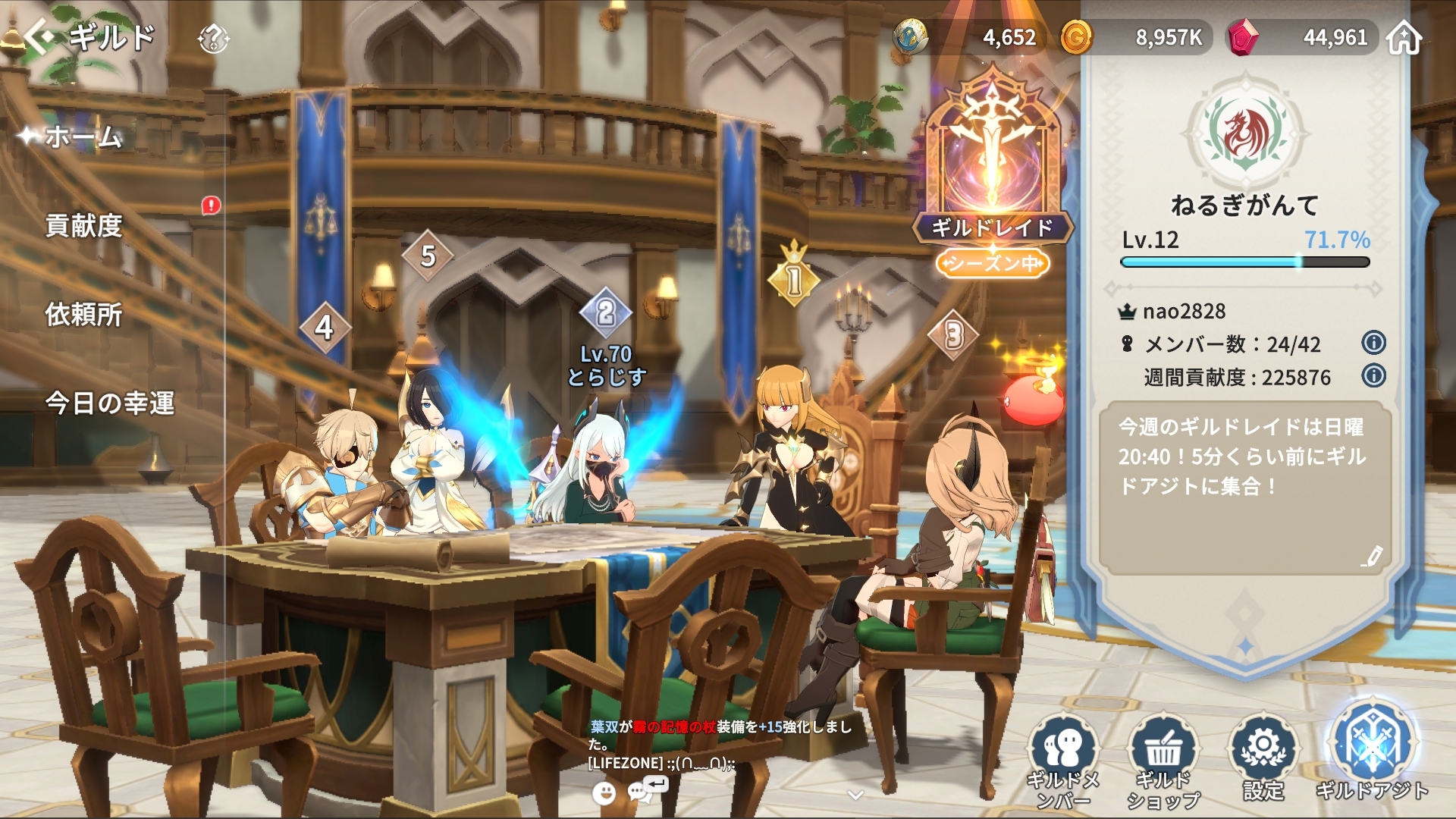
Task: Show weekly contribution info
Action: click(1373, 375)
